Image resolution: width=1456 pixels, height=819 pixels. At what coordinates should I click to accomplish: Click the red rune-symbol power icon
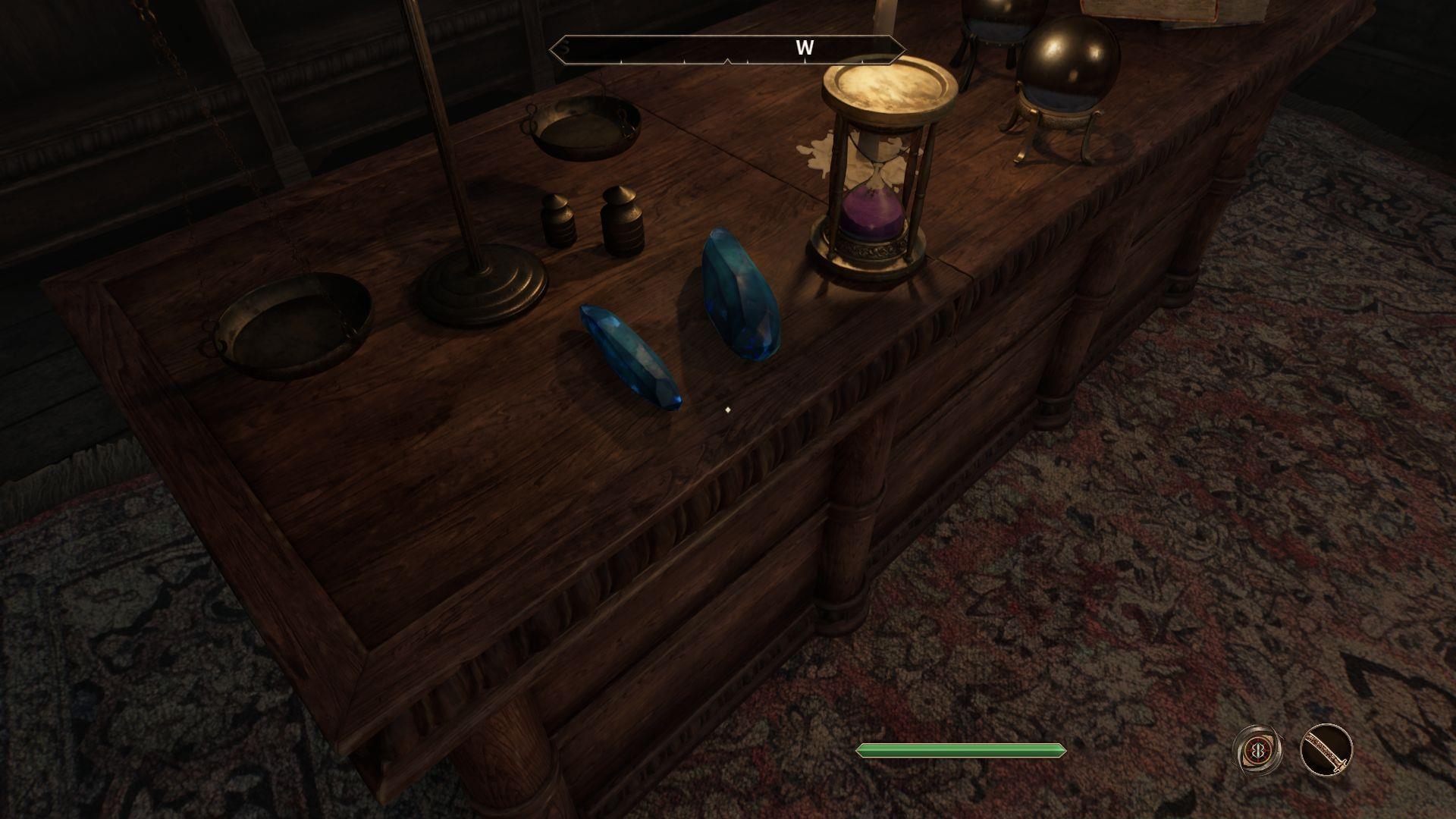pyautogui.click(x=1258, y=751)
